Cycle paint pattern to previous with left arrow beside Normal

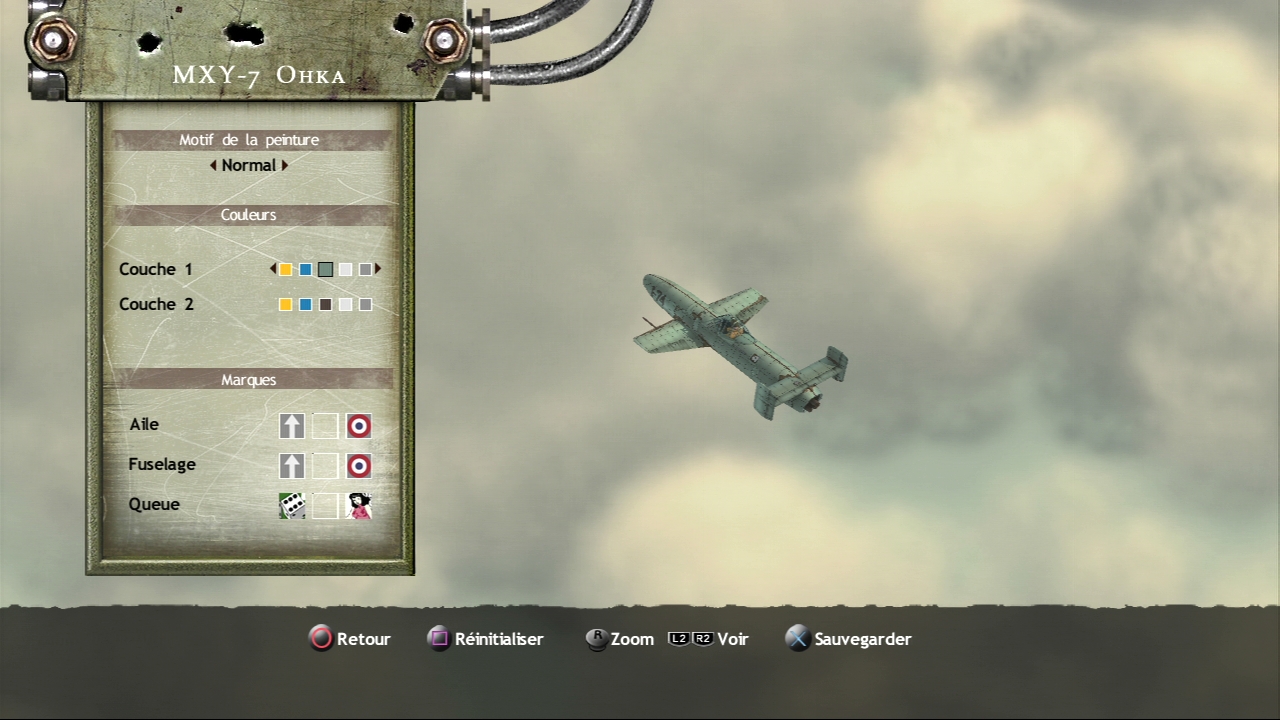[213, 166]
